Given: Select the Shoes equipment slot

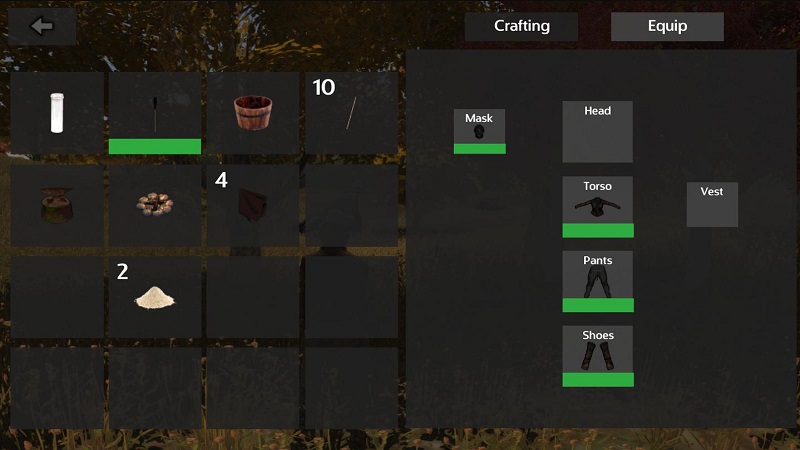Looking at the screenshot, I should click(597, 356).
